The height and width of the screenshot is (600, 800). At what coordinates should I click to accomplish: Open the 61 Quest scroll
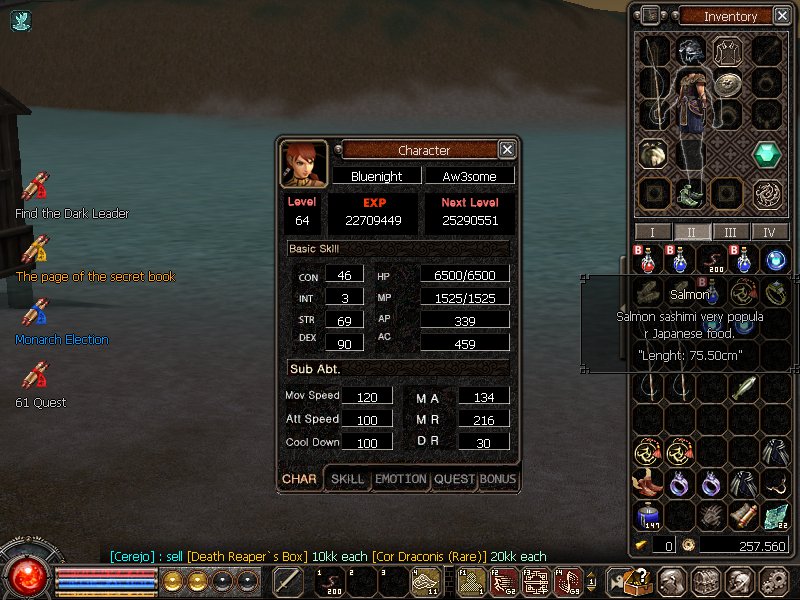click(36, 376)
